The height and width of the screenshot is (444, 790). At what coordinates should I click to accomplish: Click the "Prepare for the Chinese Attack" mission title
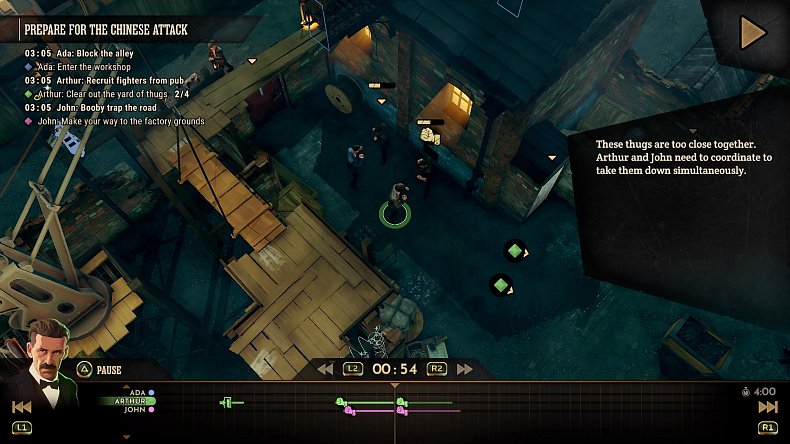tap(106, 30)
